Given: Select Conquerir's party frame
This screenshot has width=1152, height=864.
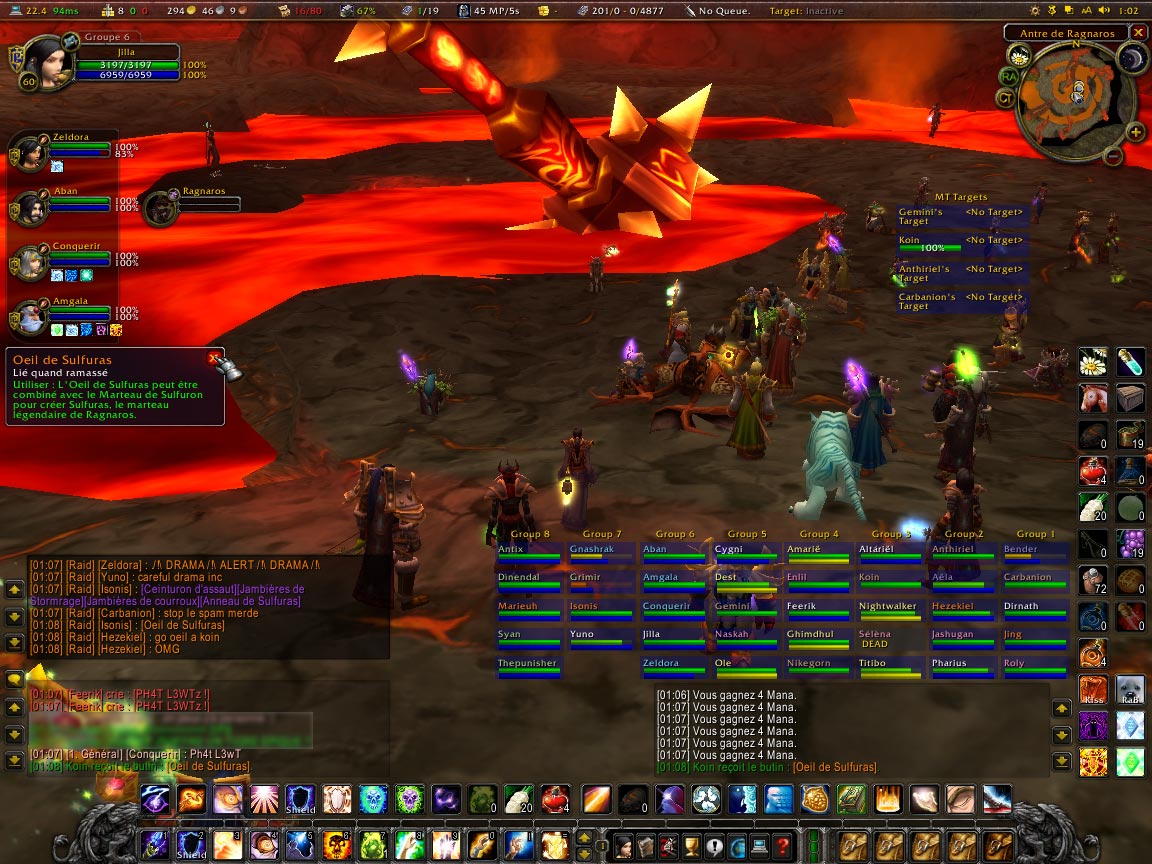Looking at the screenshot, I should click(x=26, y=263).
